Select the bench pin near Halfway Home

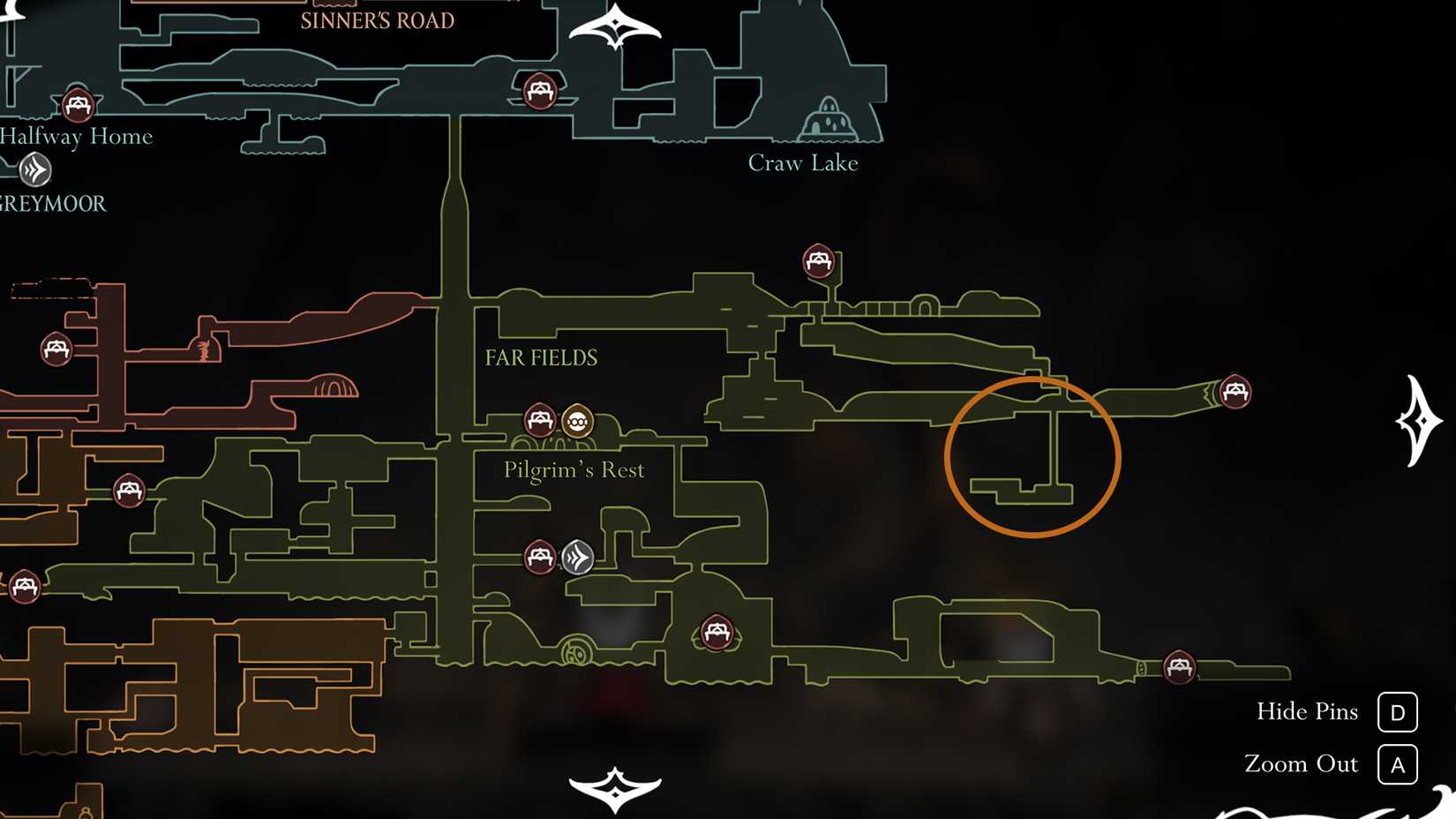(x=79, y=103)
